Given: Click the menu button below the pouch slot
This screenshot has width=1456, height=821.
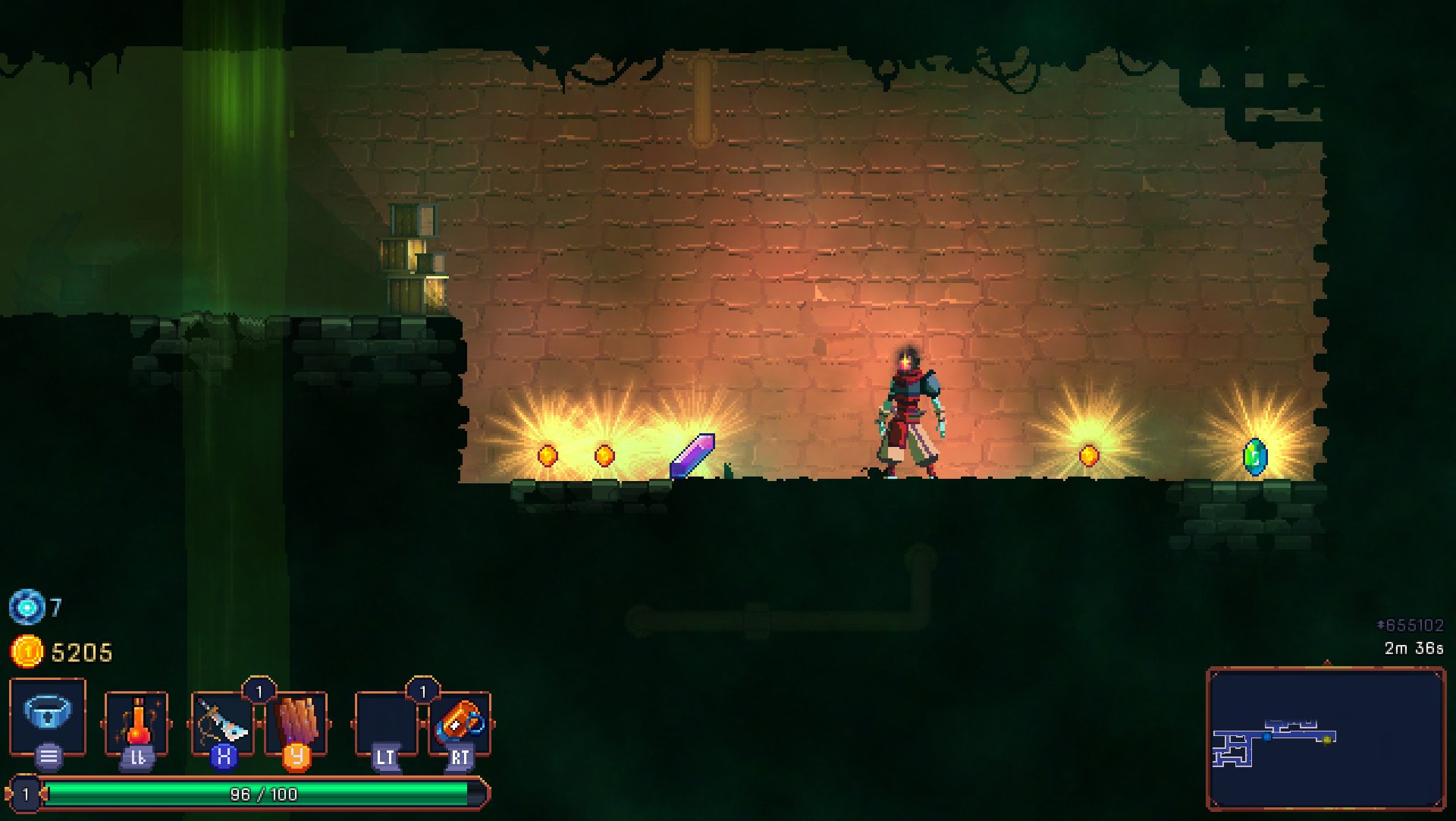Looking at the screenshot, I should (x=48, y=755).
